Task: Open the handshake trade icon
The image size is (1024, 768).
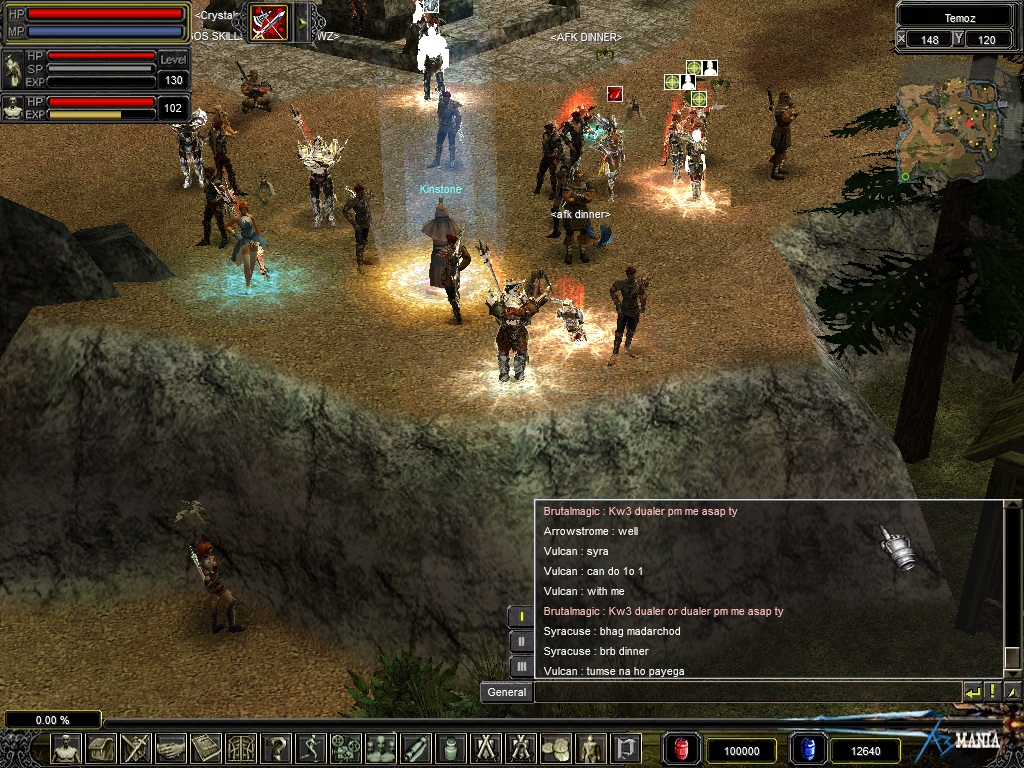Action: [171, 748]
